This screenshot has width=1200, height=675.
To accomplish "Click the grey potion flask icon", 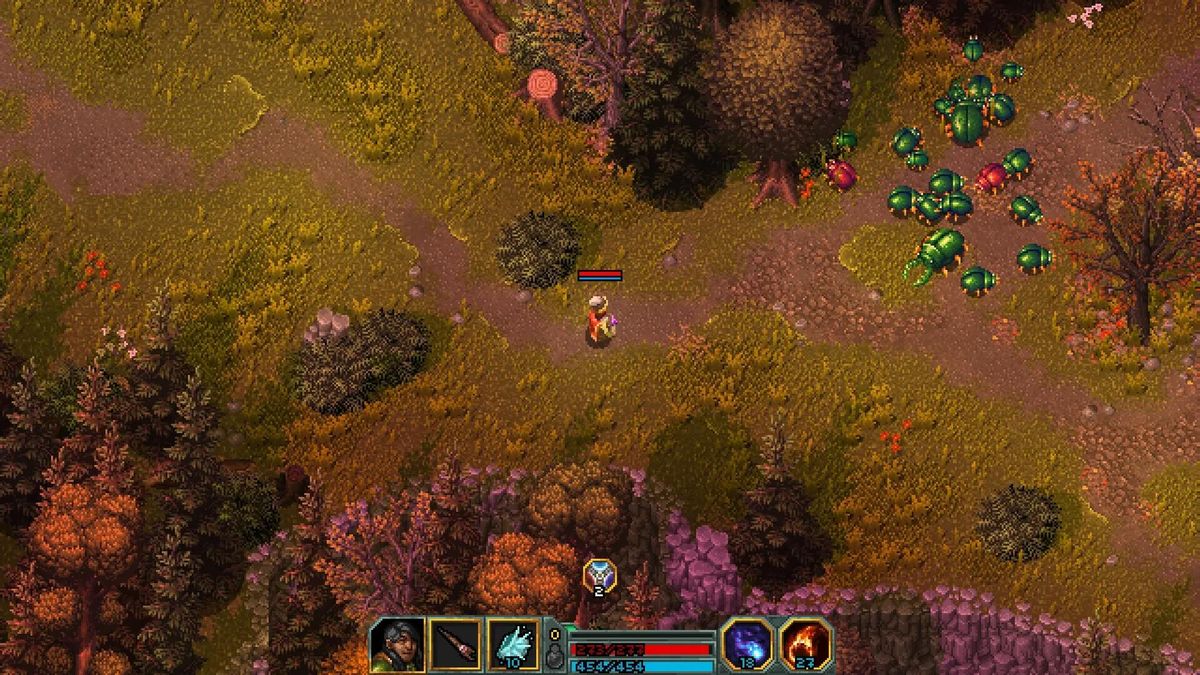I will coord(556,656).
